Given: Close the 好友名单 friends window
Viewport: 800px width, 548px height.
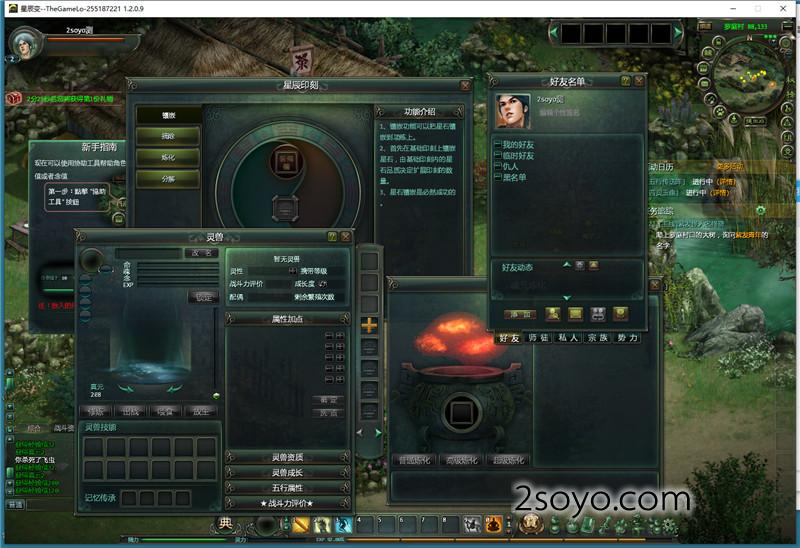Looking at the screenshot, I should click(638, 80).
